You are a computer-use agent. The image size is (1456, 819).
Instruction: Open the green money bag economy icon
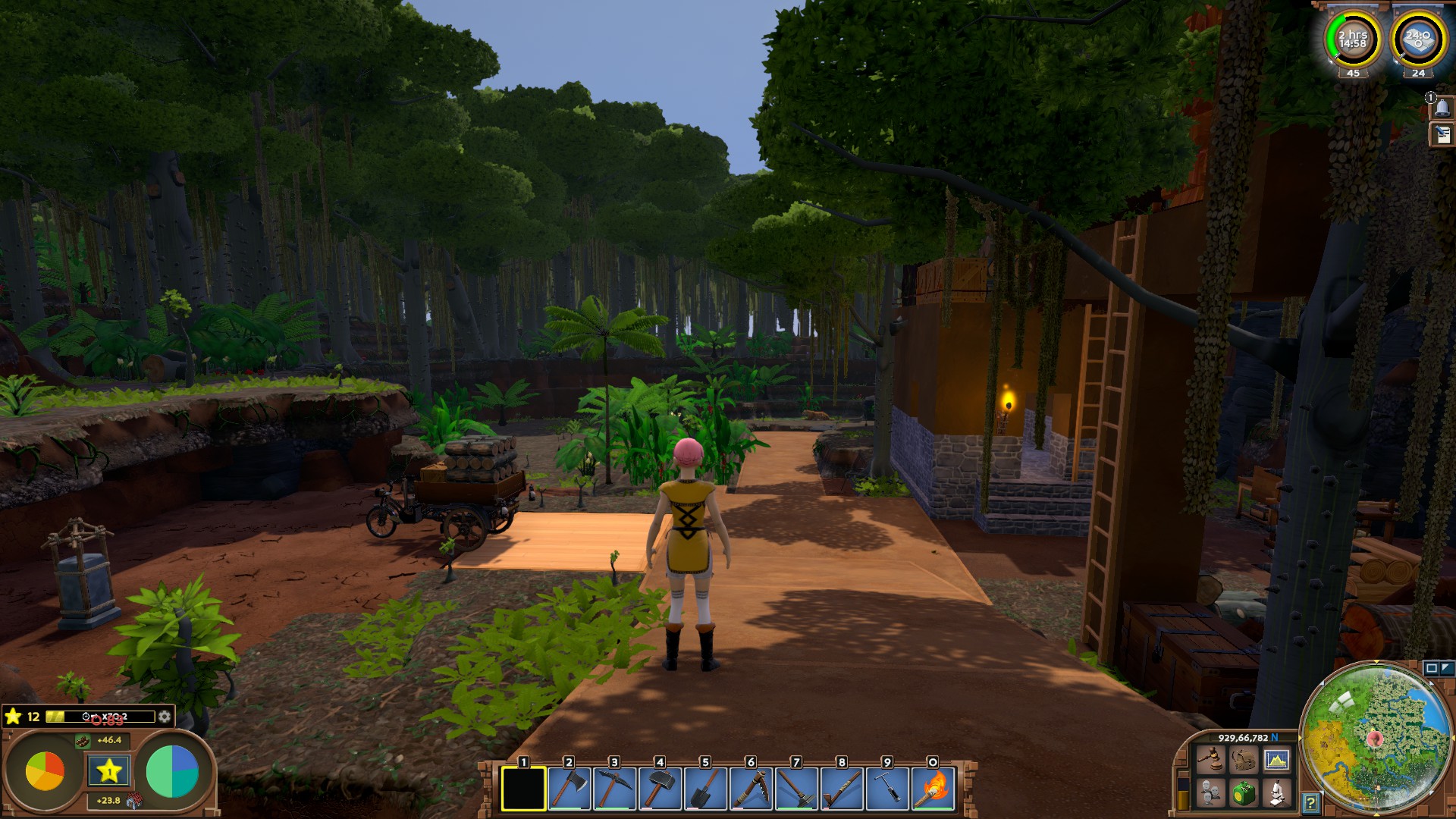1244,793
